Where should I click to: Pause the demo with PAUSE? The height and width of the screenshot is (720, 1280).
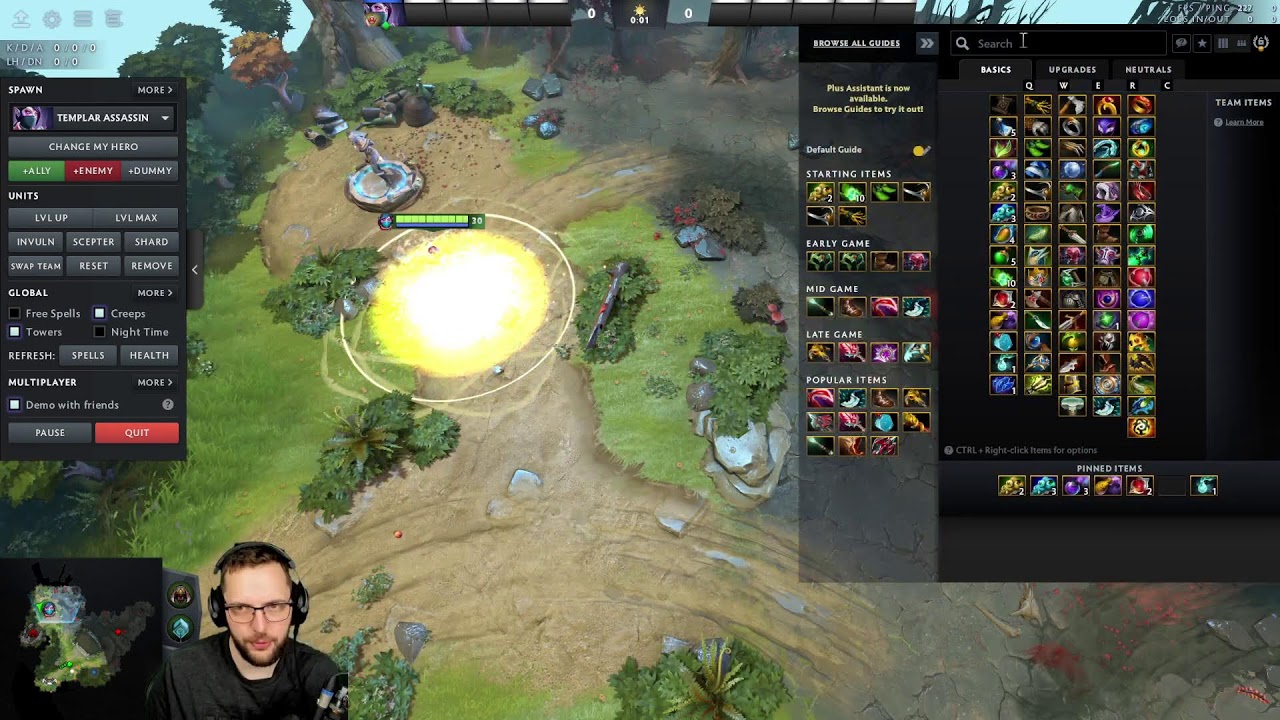(50, 433)
